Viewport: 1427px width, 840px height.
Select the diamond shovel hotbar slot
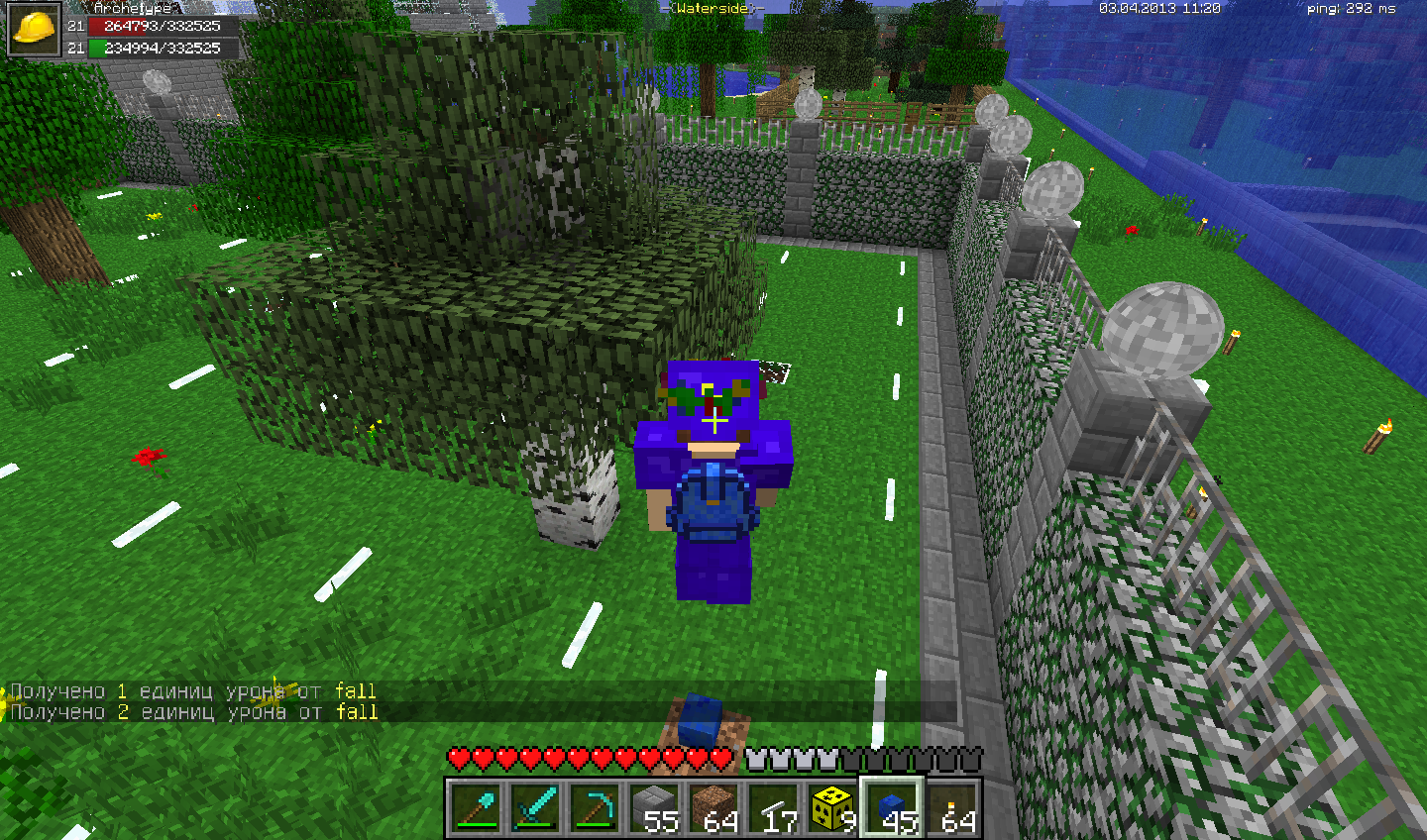476,806
